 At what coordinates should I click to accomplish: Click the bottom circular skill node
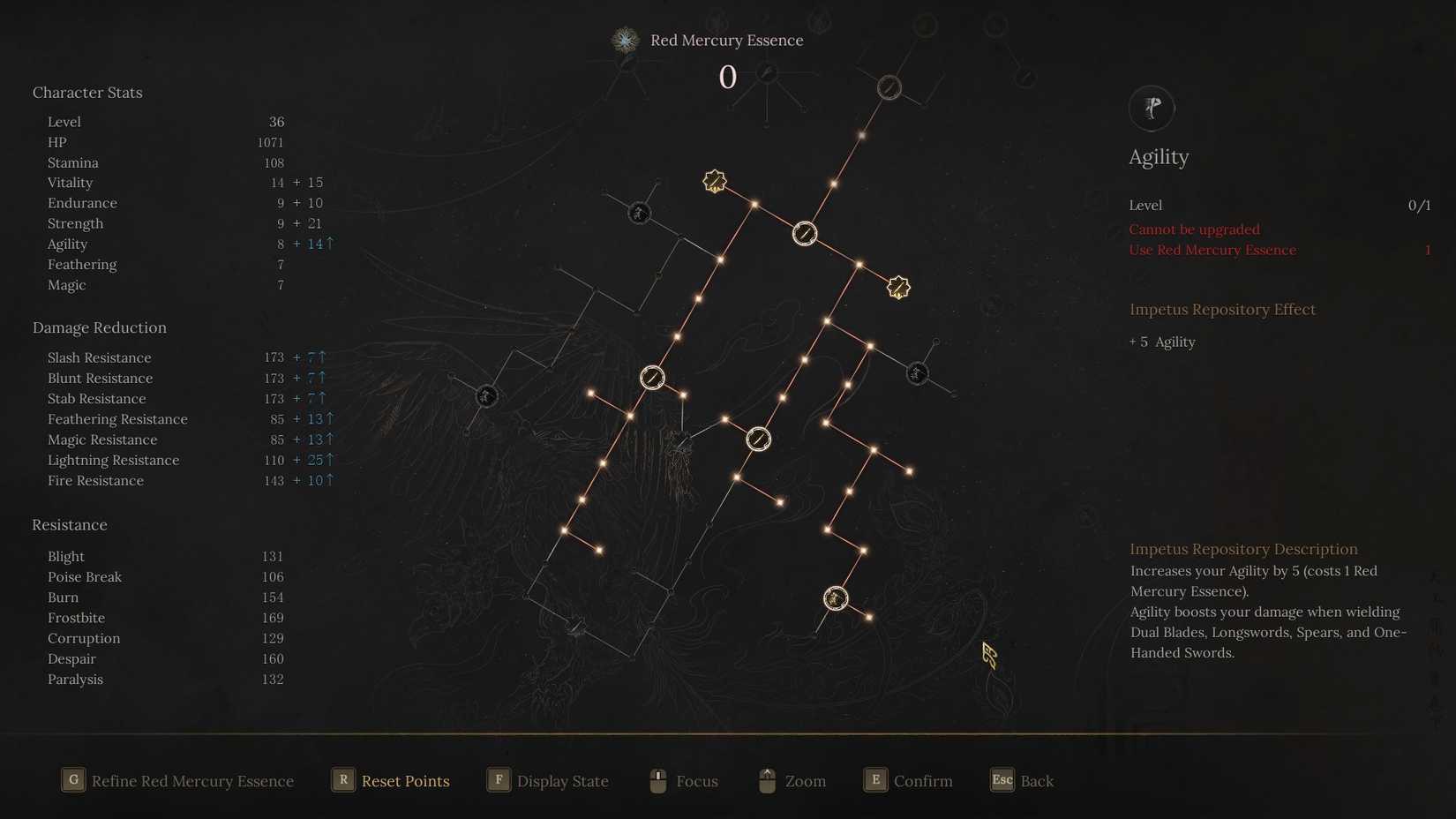(x=835, y=598)
